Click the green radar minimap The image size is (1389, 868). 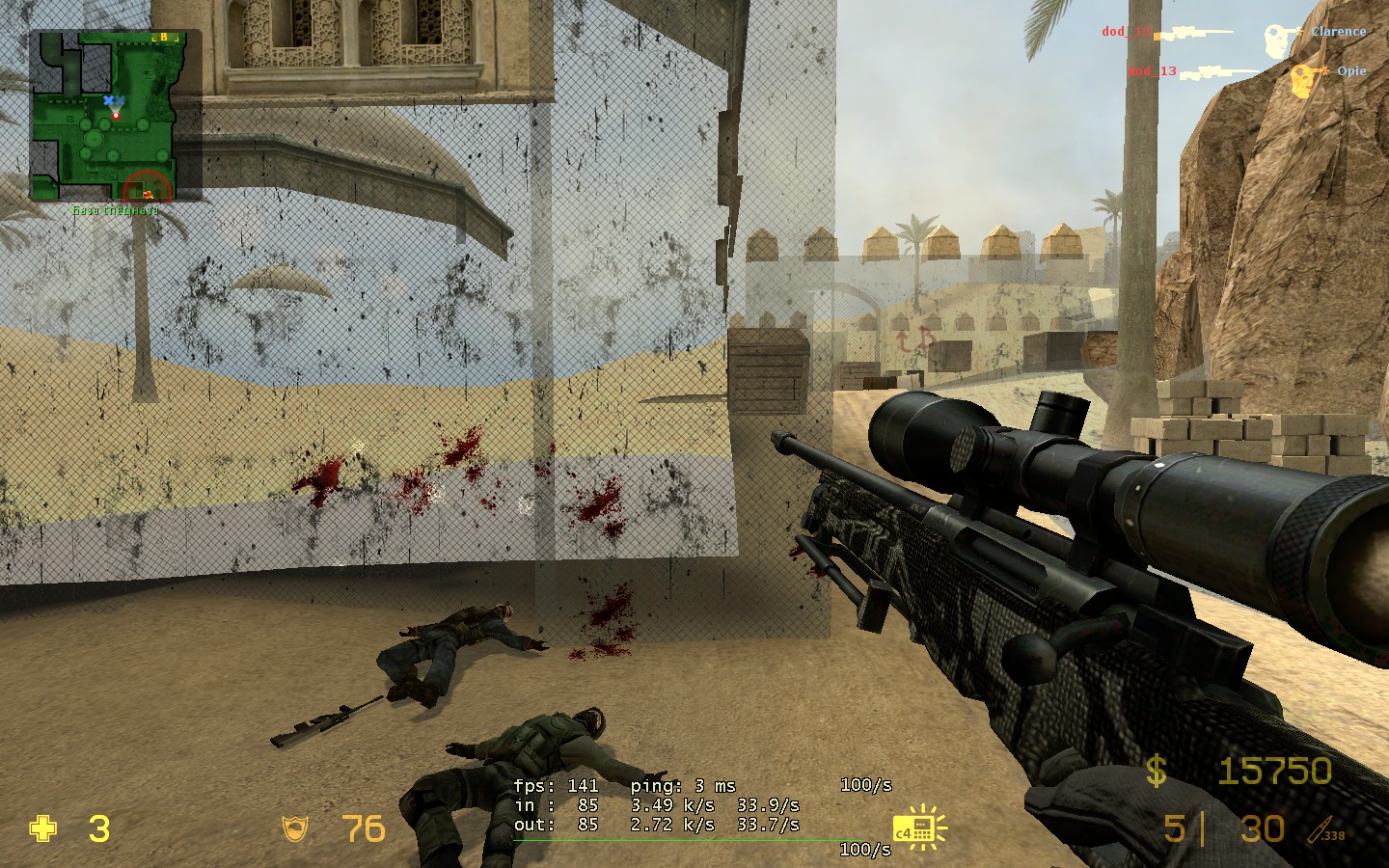point(103,116)
